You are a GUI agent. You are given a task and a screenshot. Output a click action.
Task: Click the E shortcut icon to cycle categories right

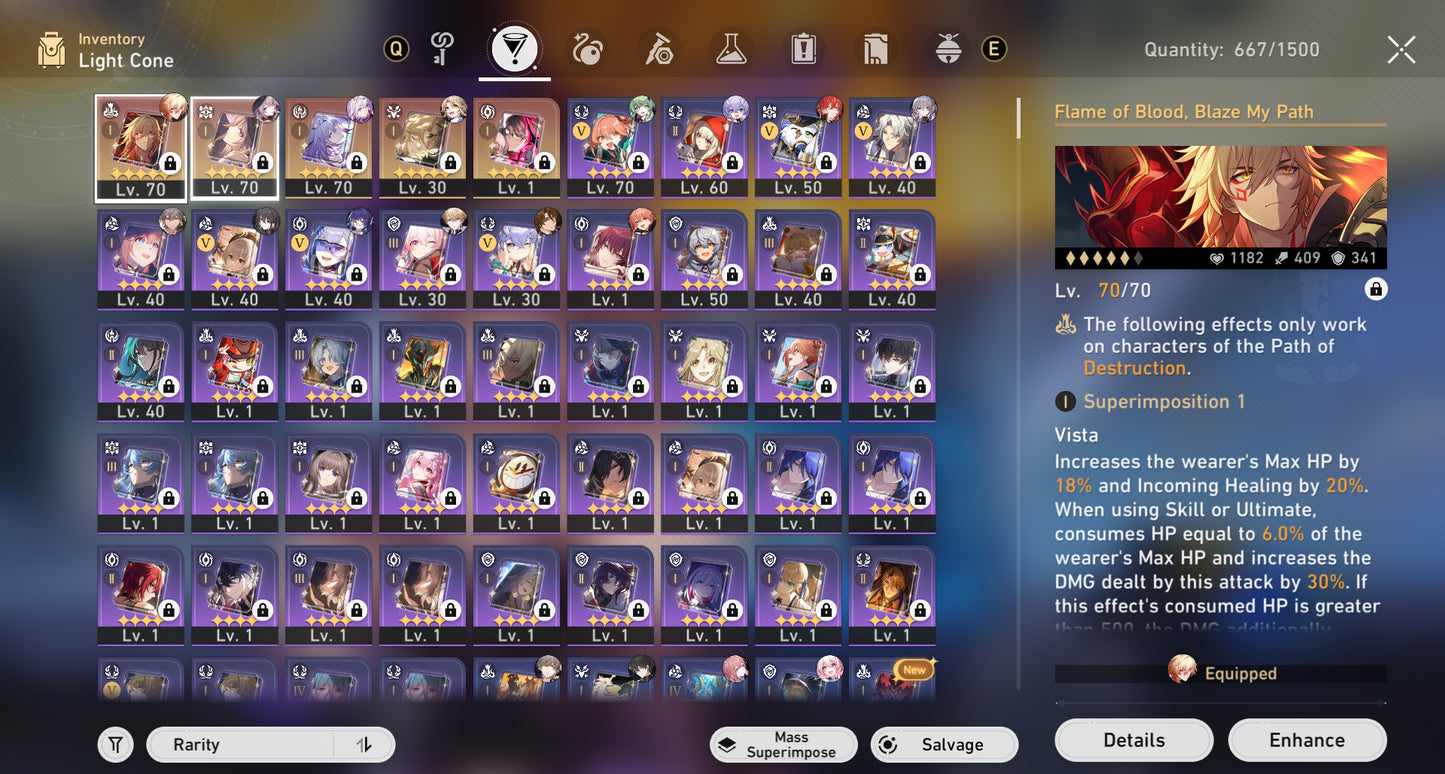[x=993, y=47]
